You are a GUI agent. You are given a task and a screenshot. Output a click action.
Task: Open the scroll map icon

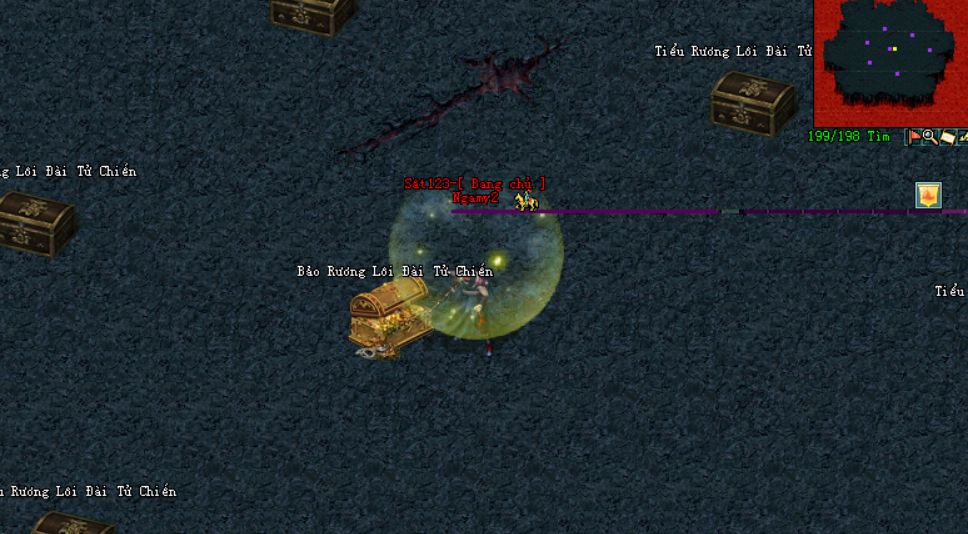click(x=947, y=137)
